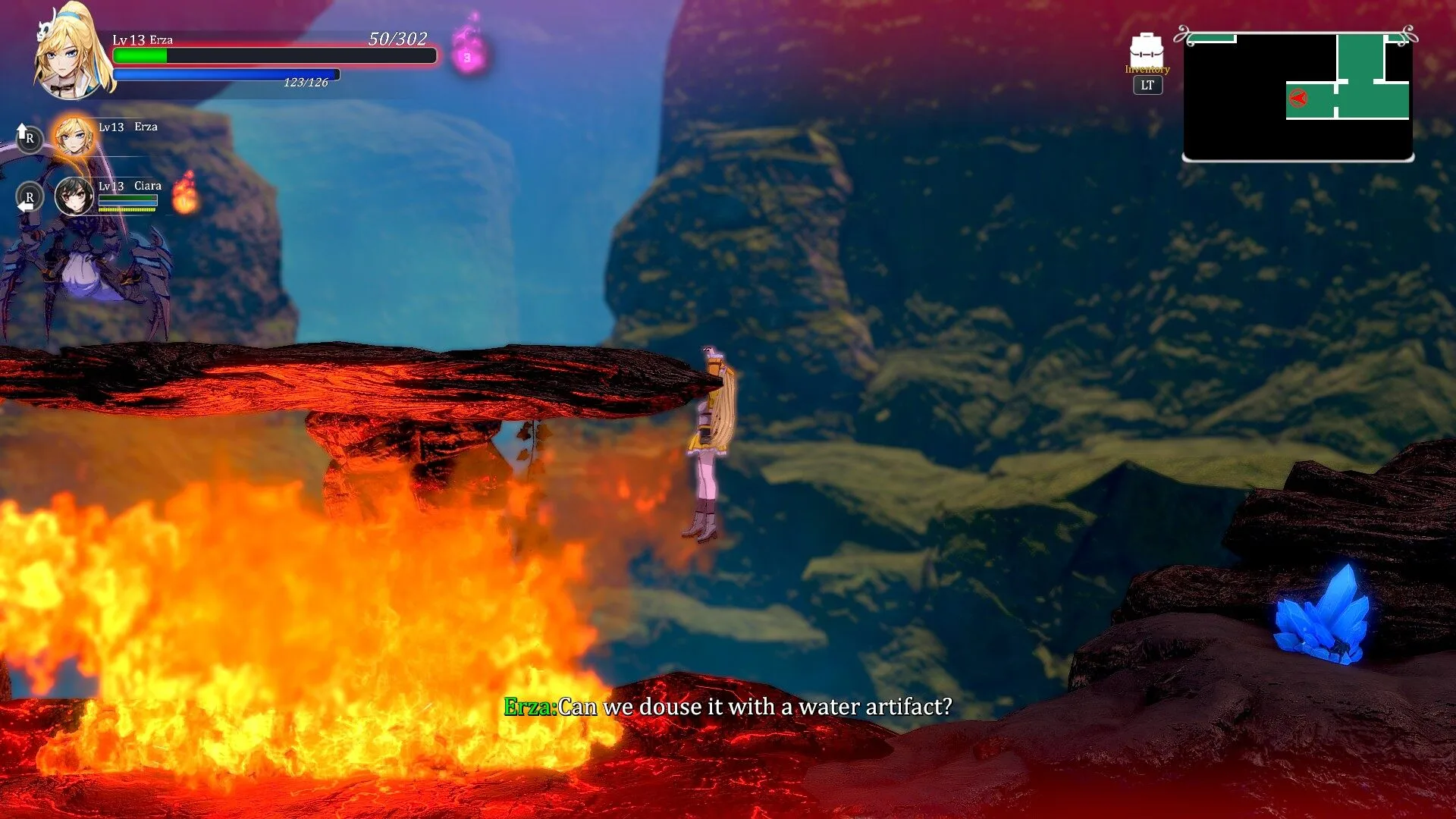The image size is (1456, 819).
Task: Open the Inventory backpack icon
Action: (x=1146, y=50)
